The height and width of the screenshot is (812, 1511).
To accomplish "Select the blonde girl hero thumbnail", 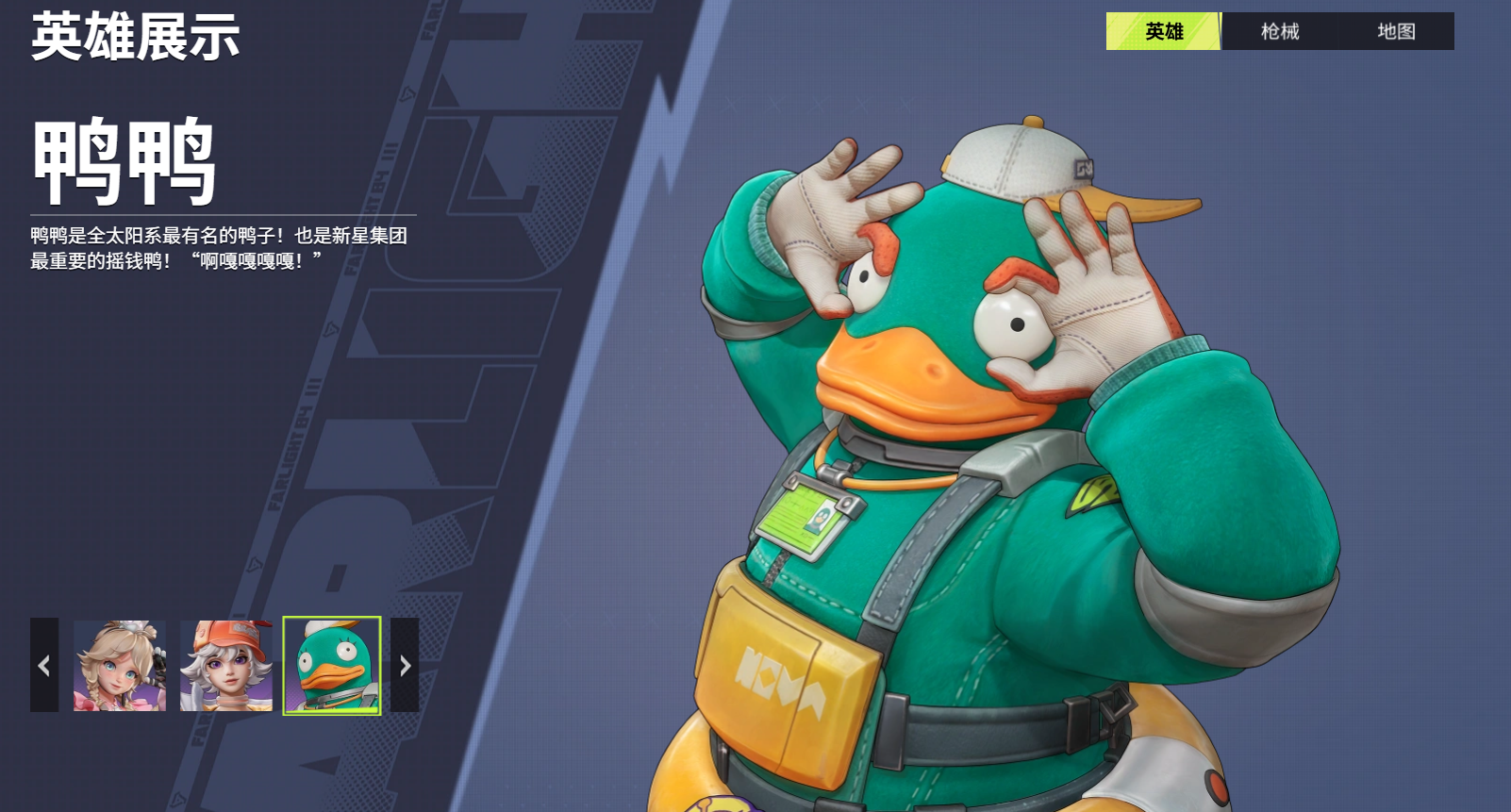I will point(120,666).
